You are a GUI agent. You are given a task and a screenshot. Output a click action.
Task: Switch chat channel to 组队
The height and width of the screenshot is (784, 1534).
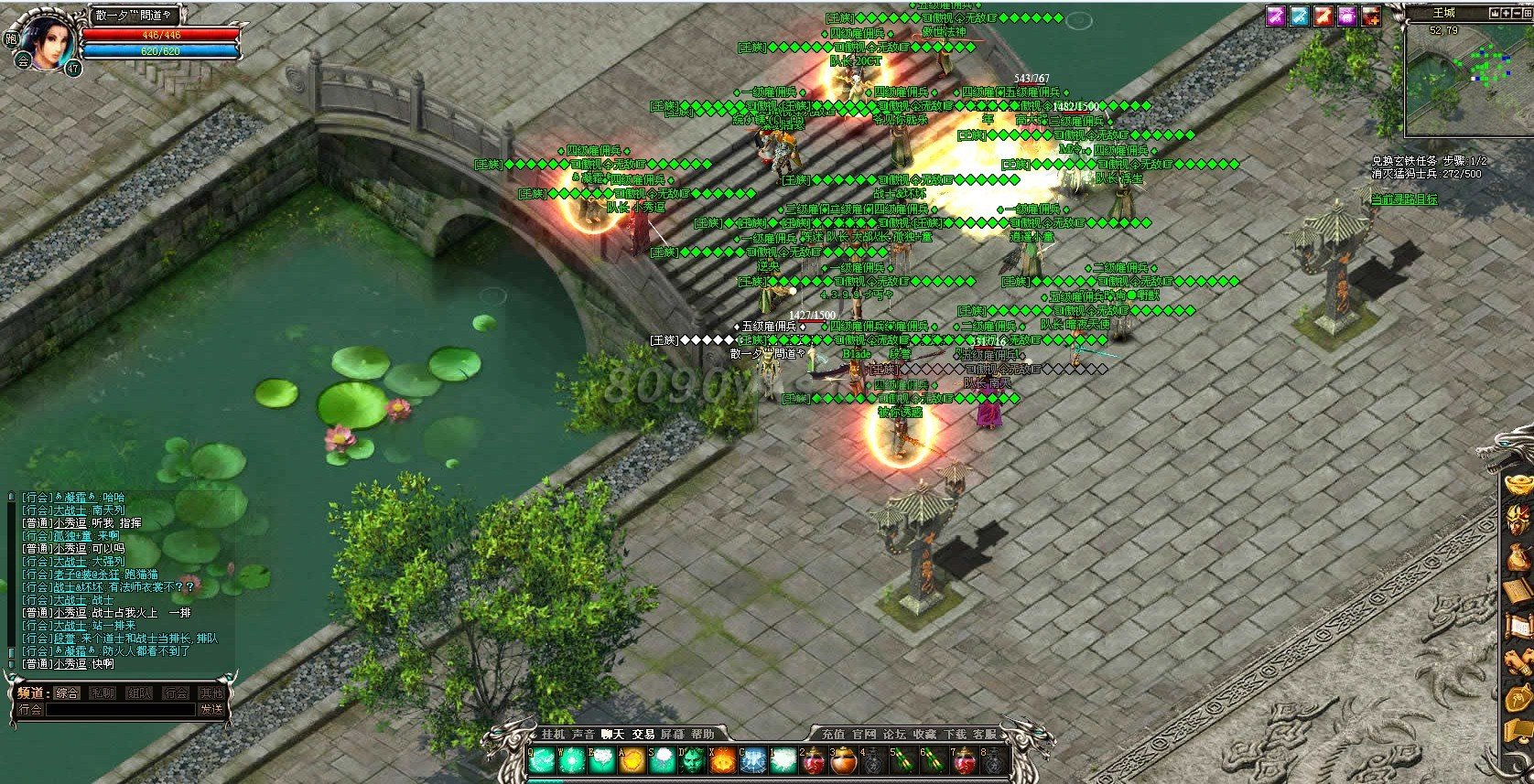coord(139,693)
